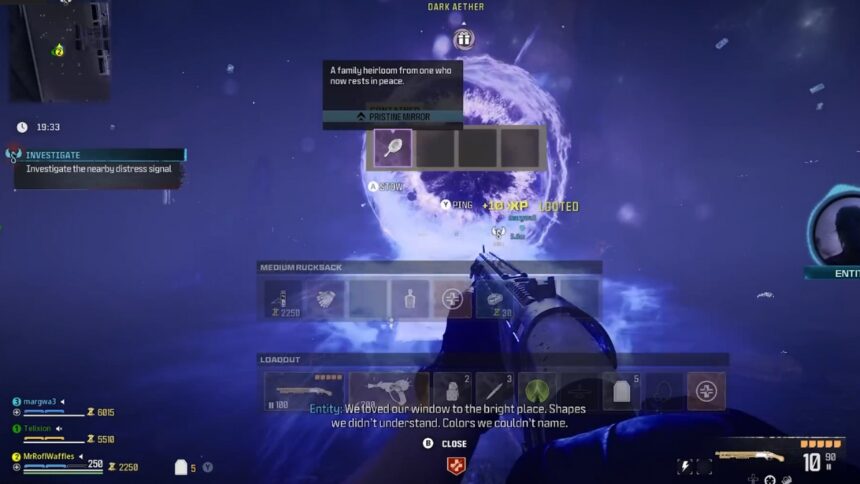The image size is (860, 484).
Task: Select the essence vial slot showing 2250
Action: (x=284, y=299)
